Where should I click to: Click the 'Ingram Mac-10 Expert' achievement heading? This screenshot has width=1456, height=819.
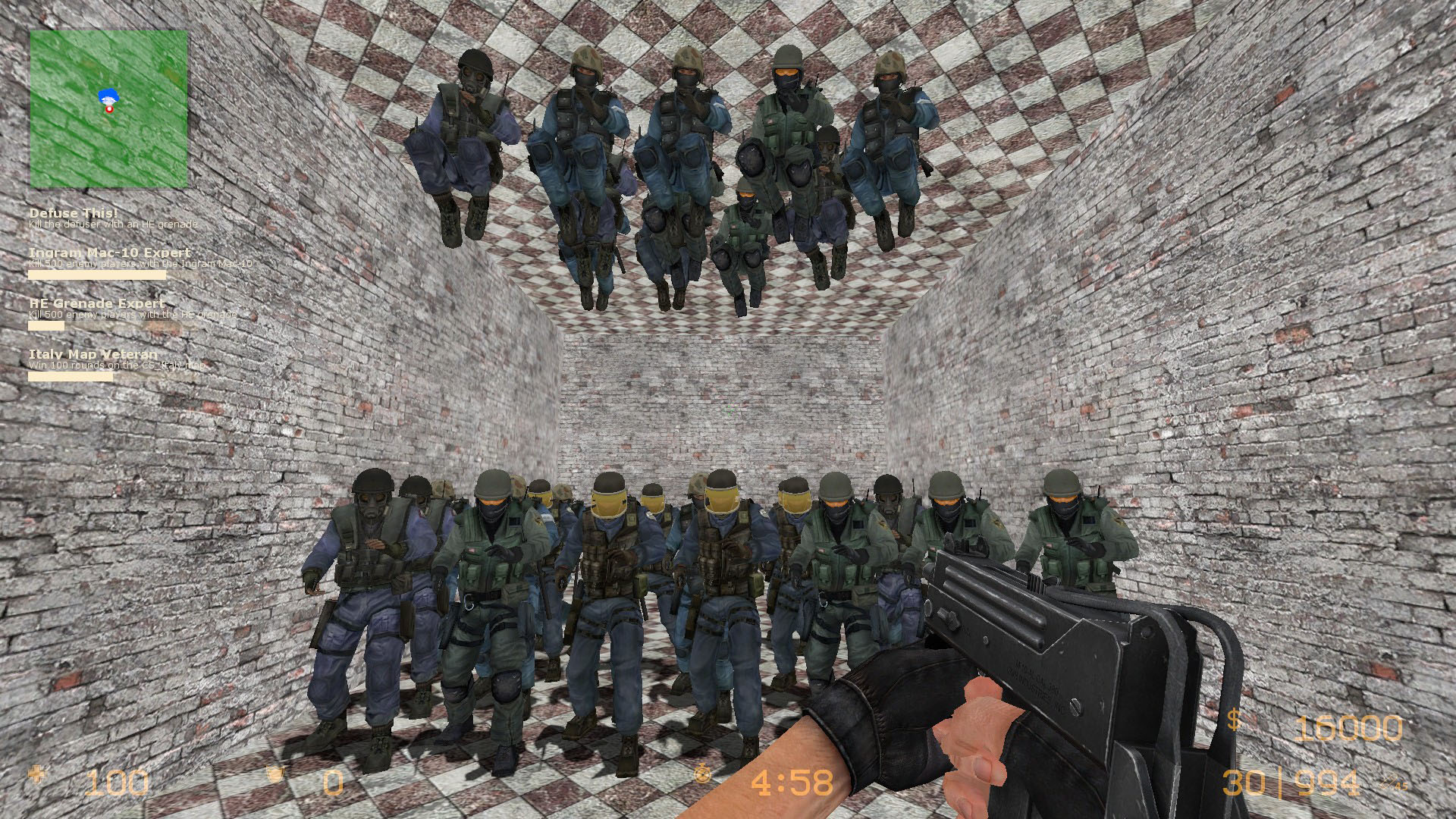coord(108,251)
